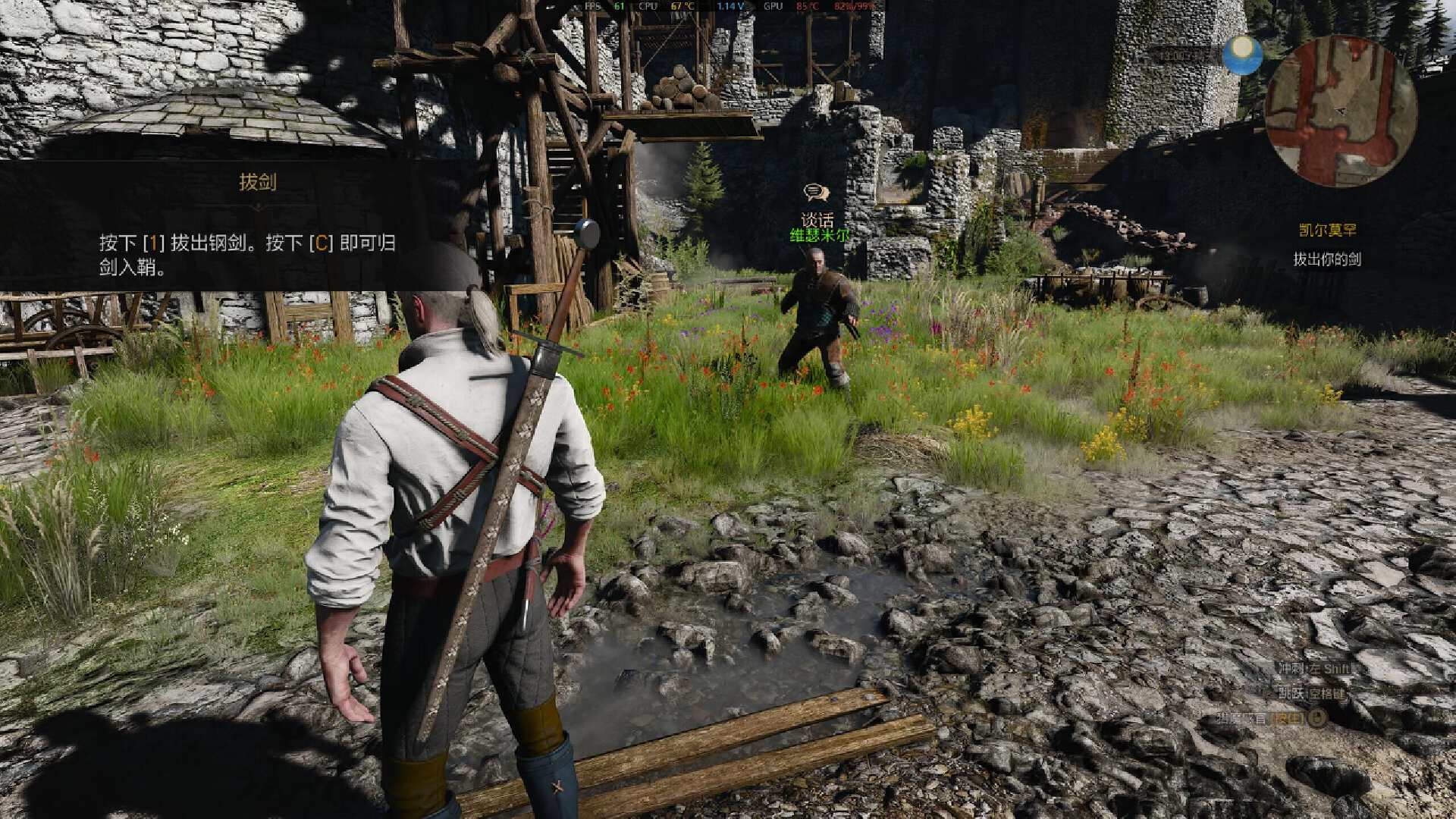Click the circular minimap

[x=1341, y=111]
